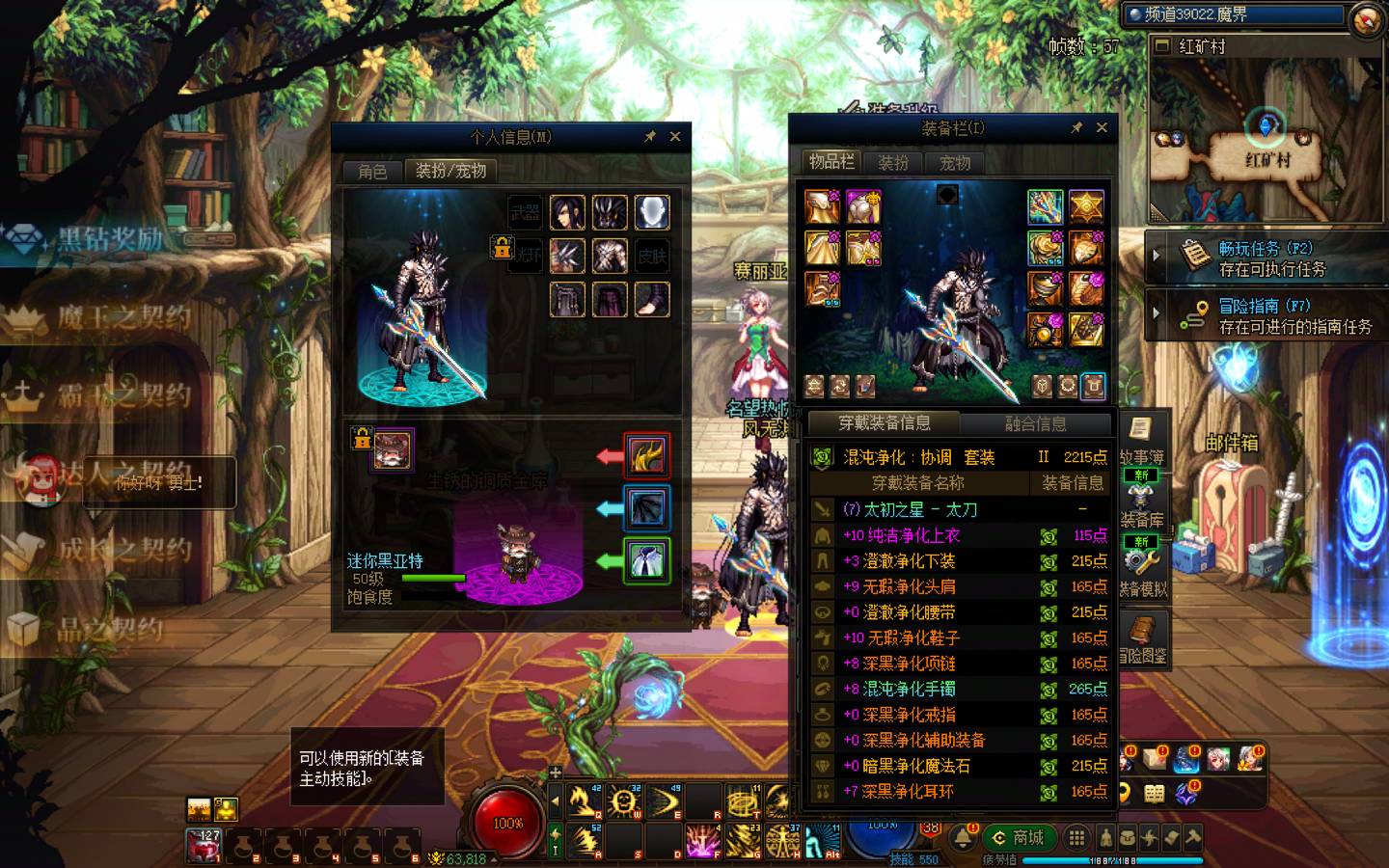Screen dimensions: 1389x868
Task: Open the 畅玩任务 (F2) tracker
Action: coord(1264,258)
